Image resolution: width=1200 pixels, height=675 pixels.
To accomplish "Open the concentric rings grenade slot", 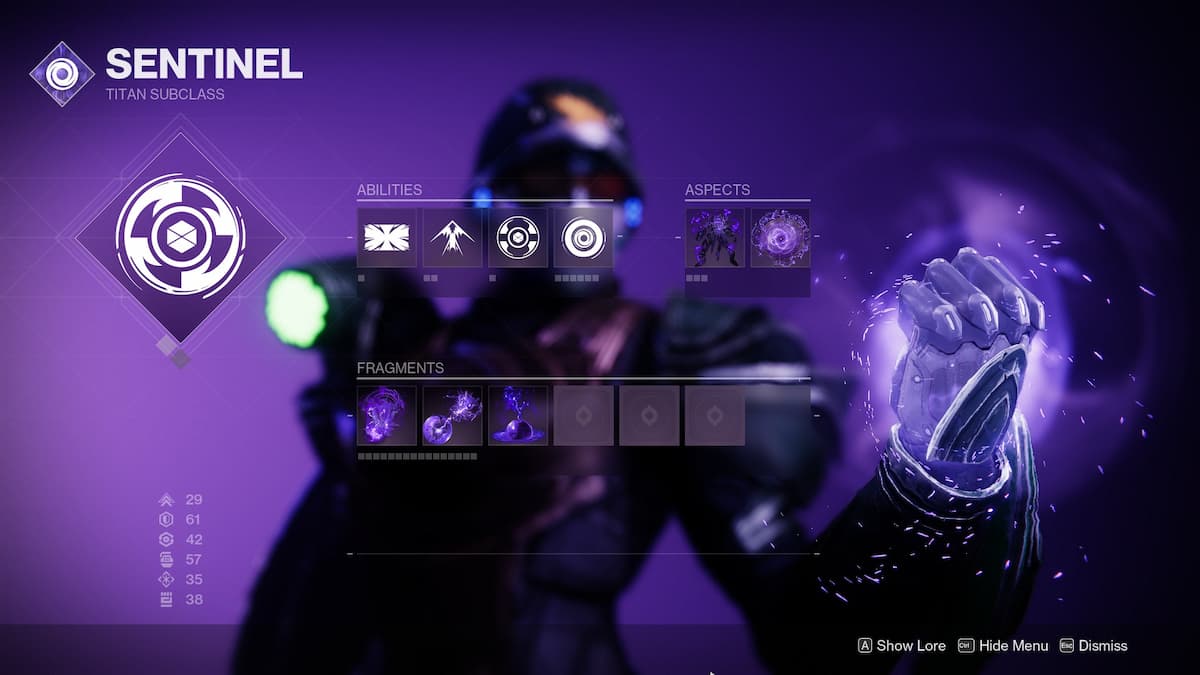I will [583, 237].
